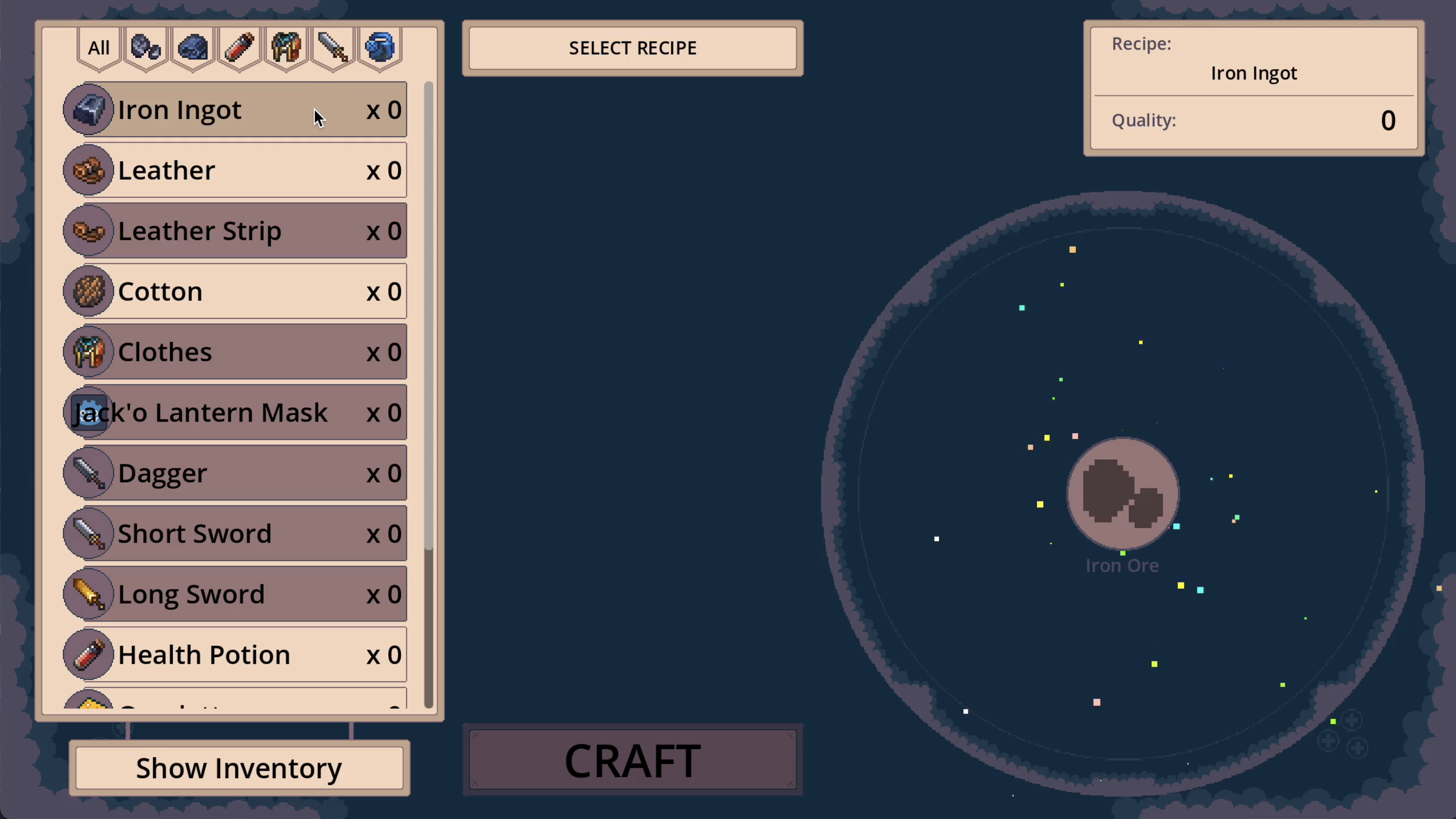
Task: Click the Show Inventory button
Action: coord(239,768)
